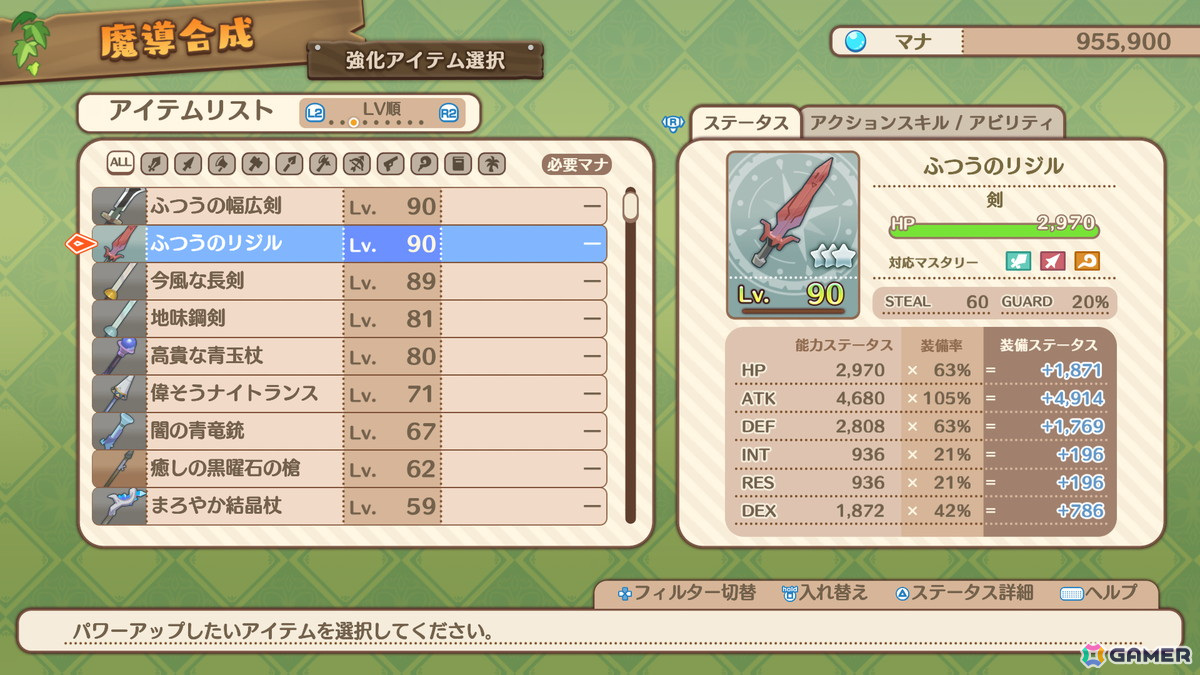The height and width of the screenshot is (675, 1200).
Task: Show only palm tree category items
Action: (x=492, y=163)
